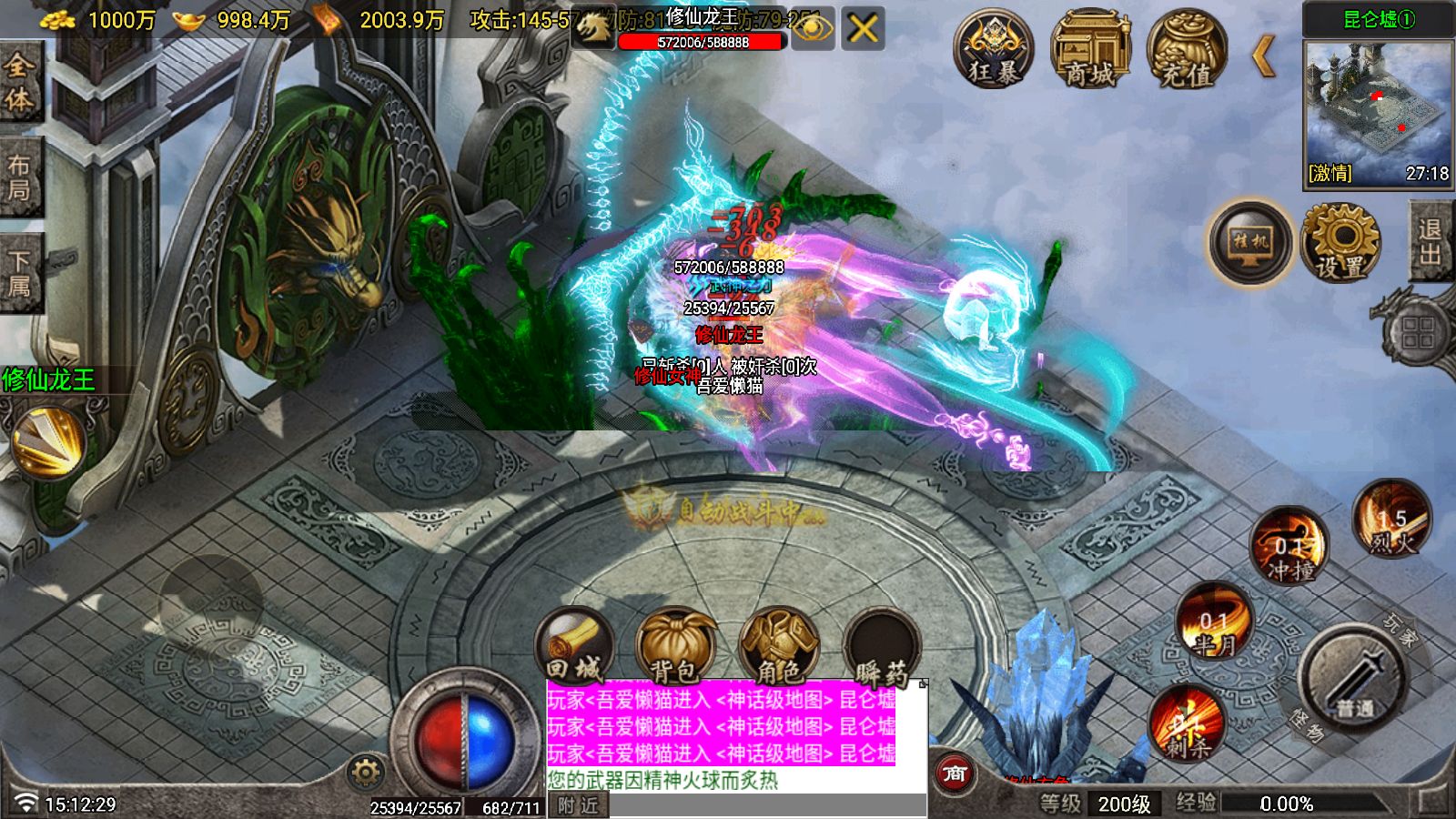This screenshot has height=819, width=1456.
Task: Open the 设置 settings gear
Action: [1340, 242]
